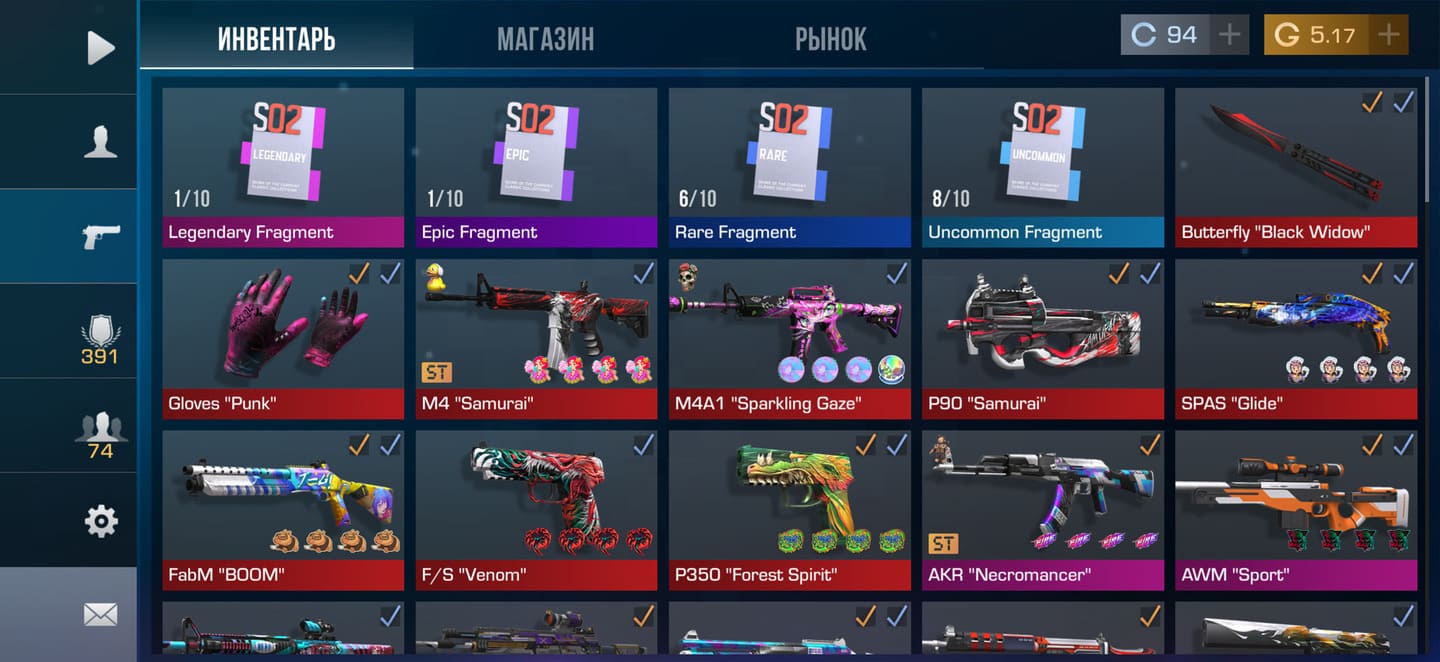Select the Инвентарь tab

pyautogui.click(x=276, y=39)
